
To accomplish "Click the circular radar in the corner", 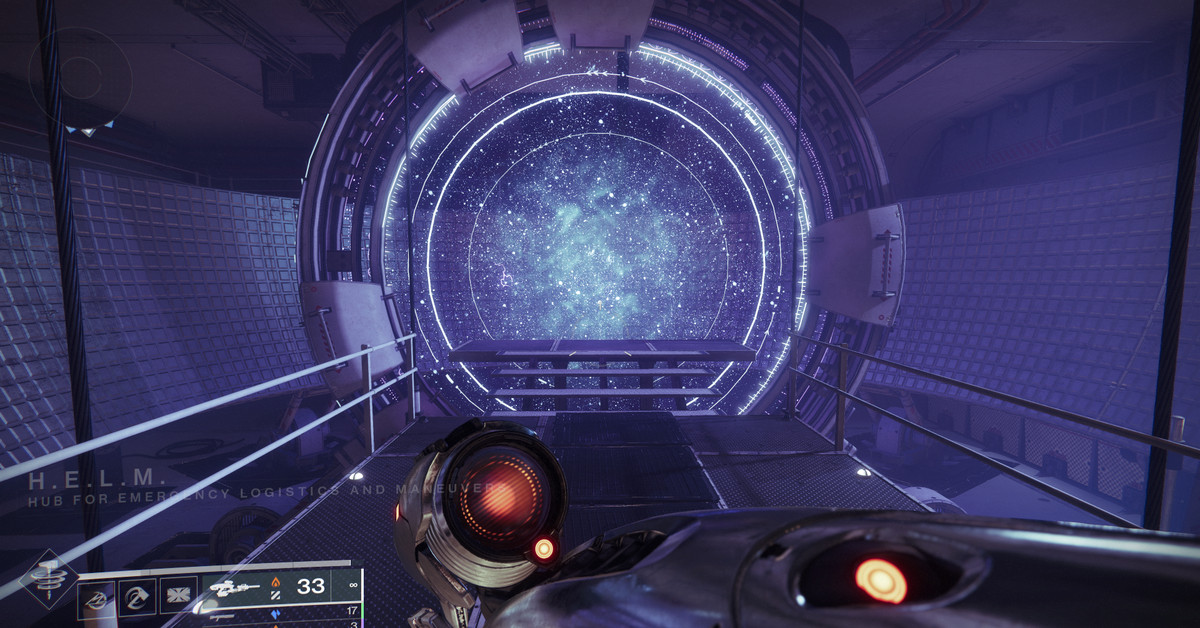I will (80, 78).
